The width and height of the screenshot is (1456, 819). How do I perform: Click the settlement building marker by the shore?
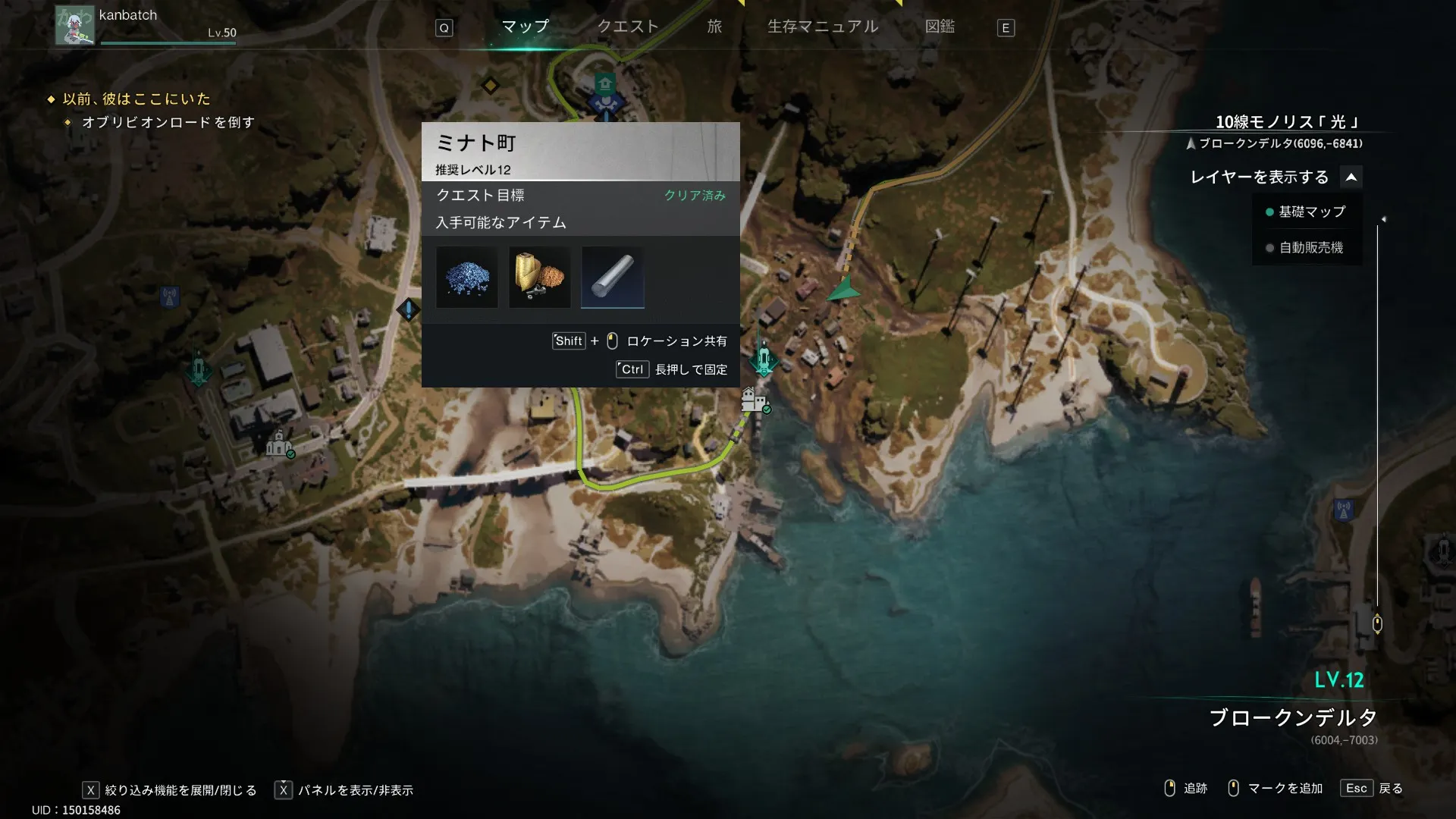click(754, 400)
